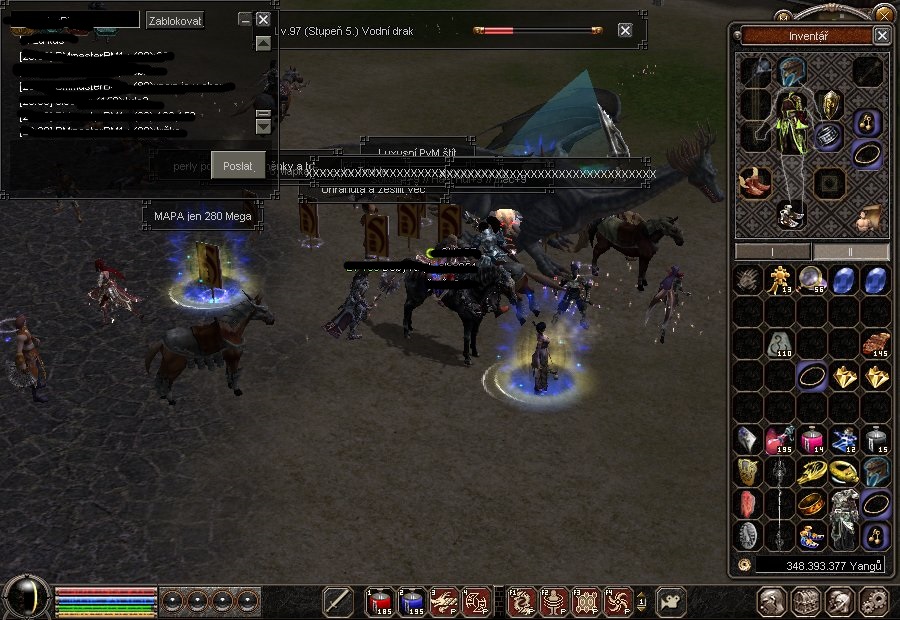Viewport: 900px width, 620px height.
Task: Close the Vodní drak target bar
Action: click(625, 30)
